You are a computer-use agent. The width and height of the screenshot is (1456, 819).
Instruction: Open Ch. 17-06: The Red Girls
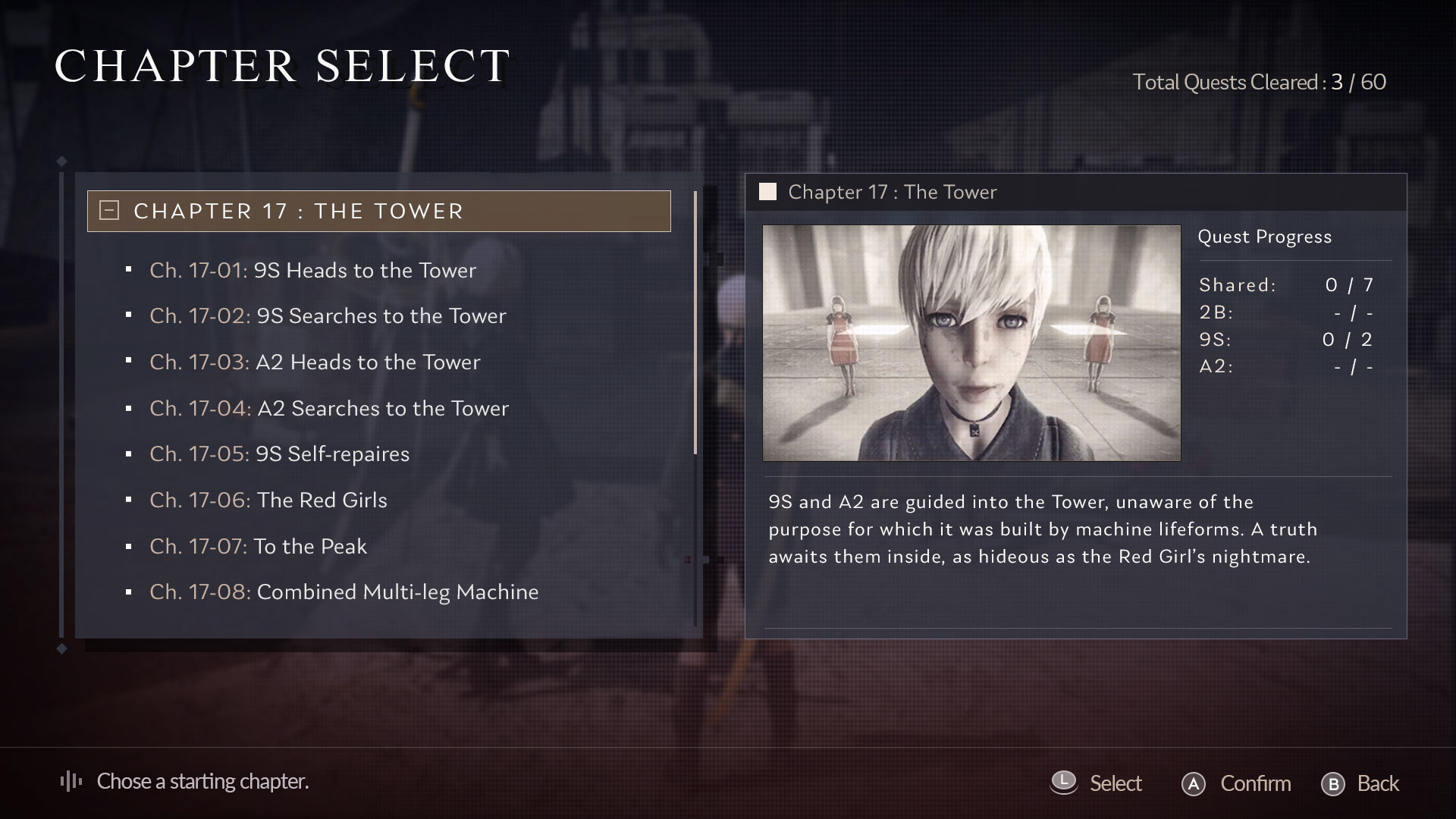268,500
